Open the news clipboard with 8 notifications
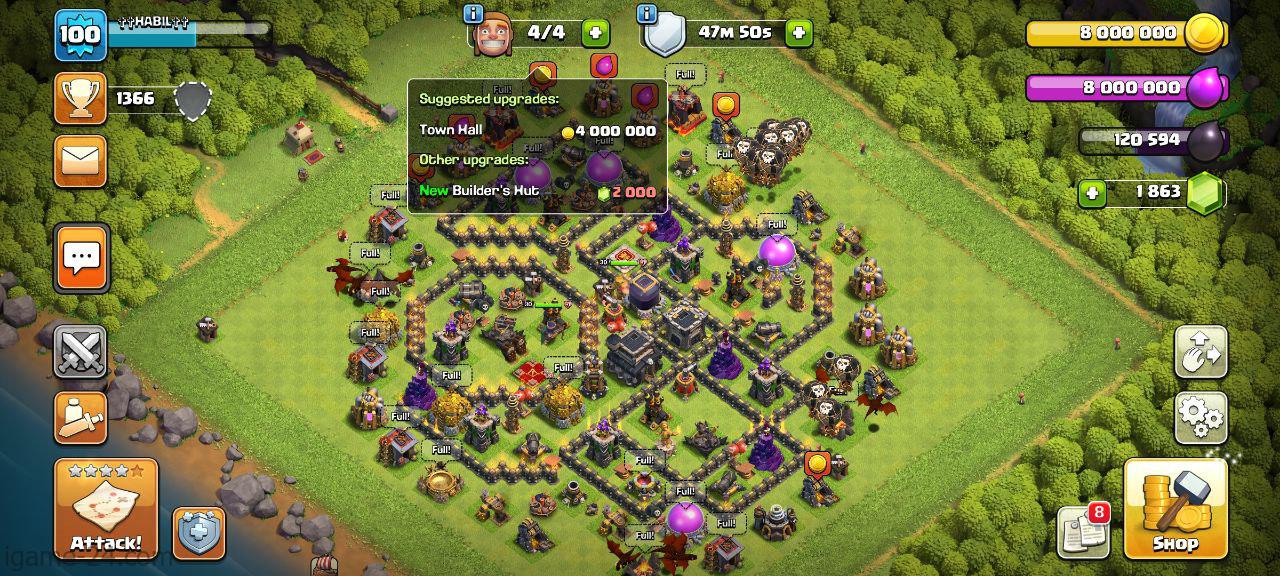 tap(1083, 531)
